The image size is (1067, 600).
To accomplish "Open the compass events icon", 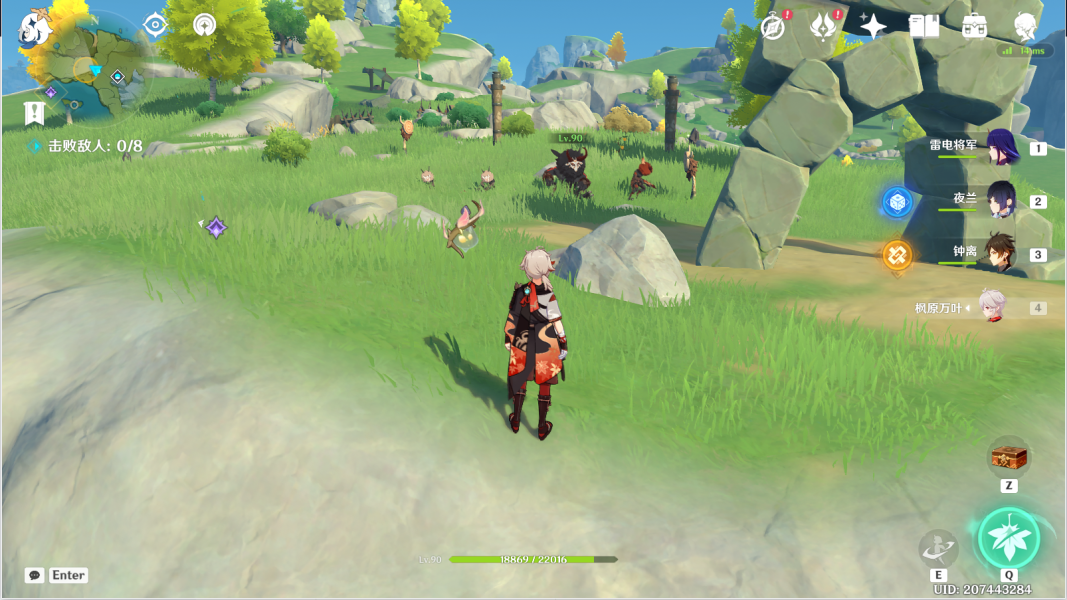I will tap(772, 27).
